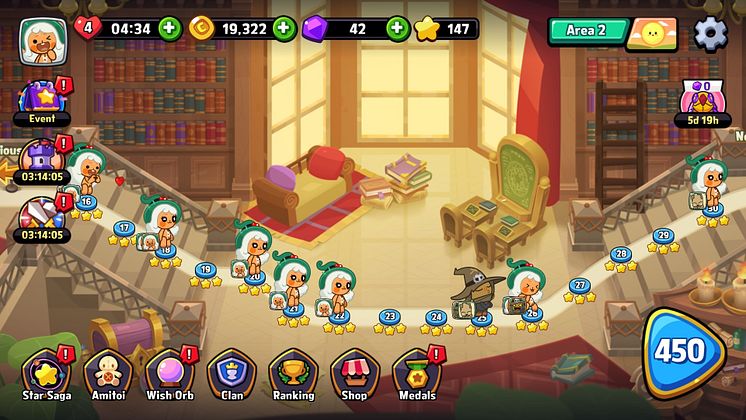The image size is (746, 420).
Task: Add purple gems using the plus button
Action: 398,28
